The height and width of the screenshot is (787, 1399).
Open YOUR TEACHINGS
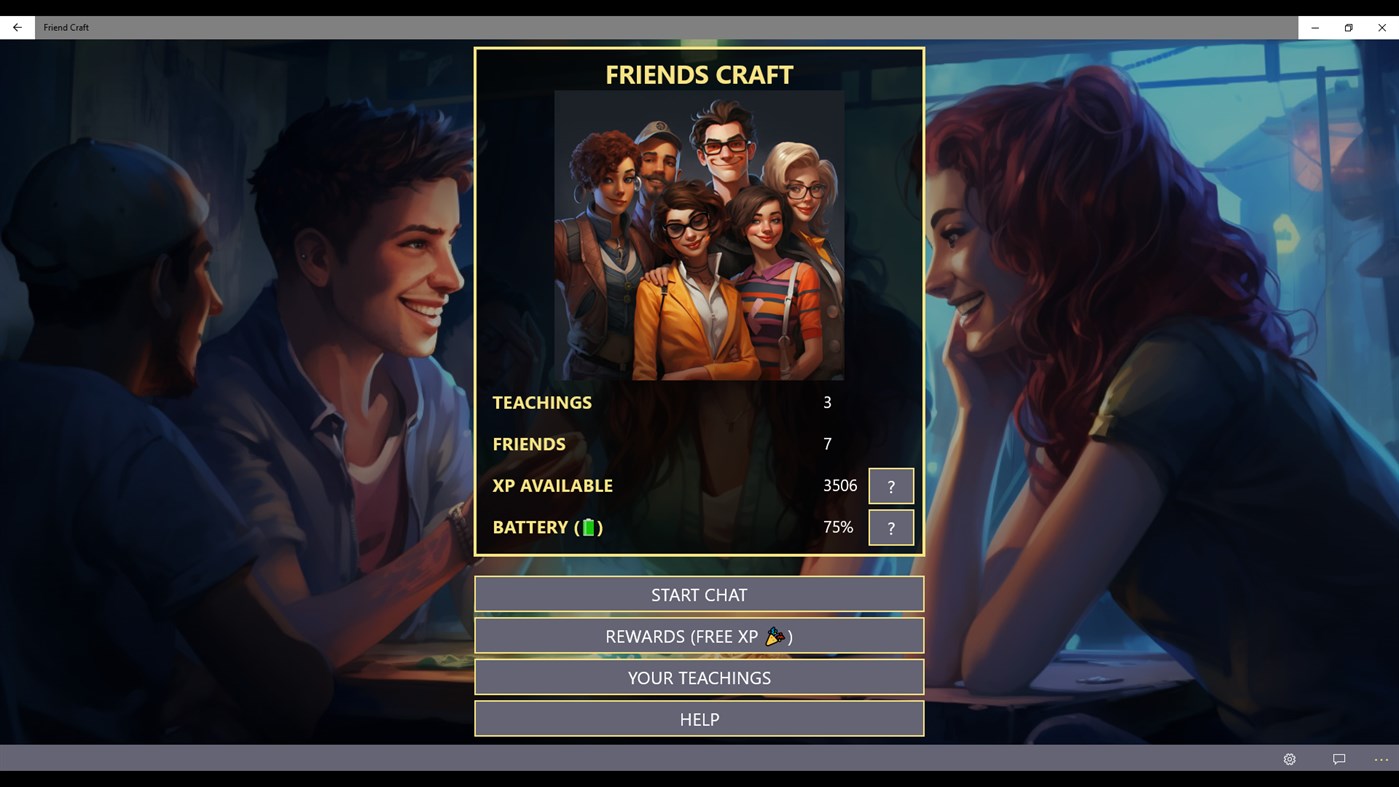[699, 677]
